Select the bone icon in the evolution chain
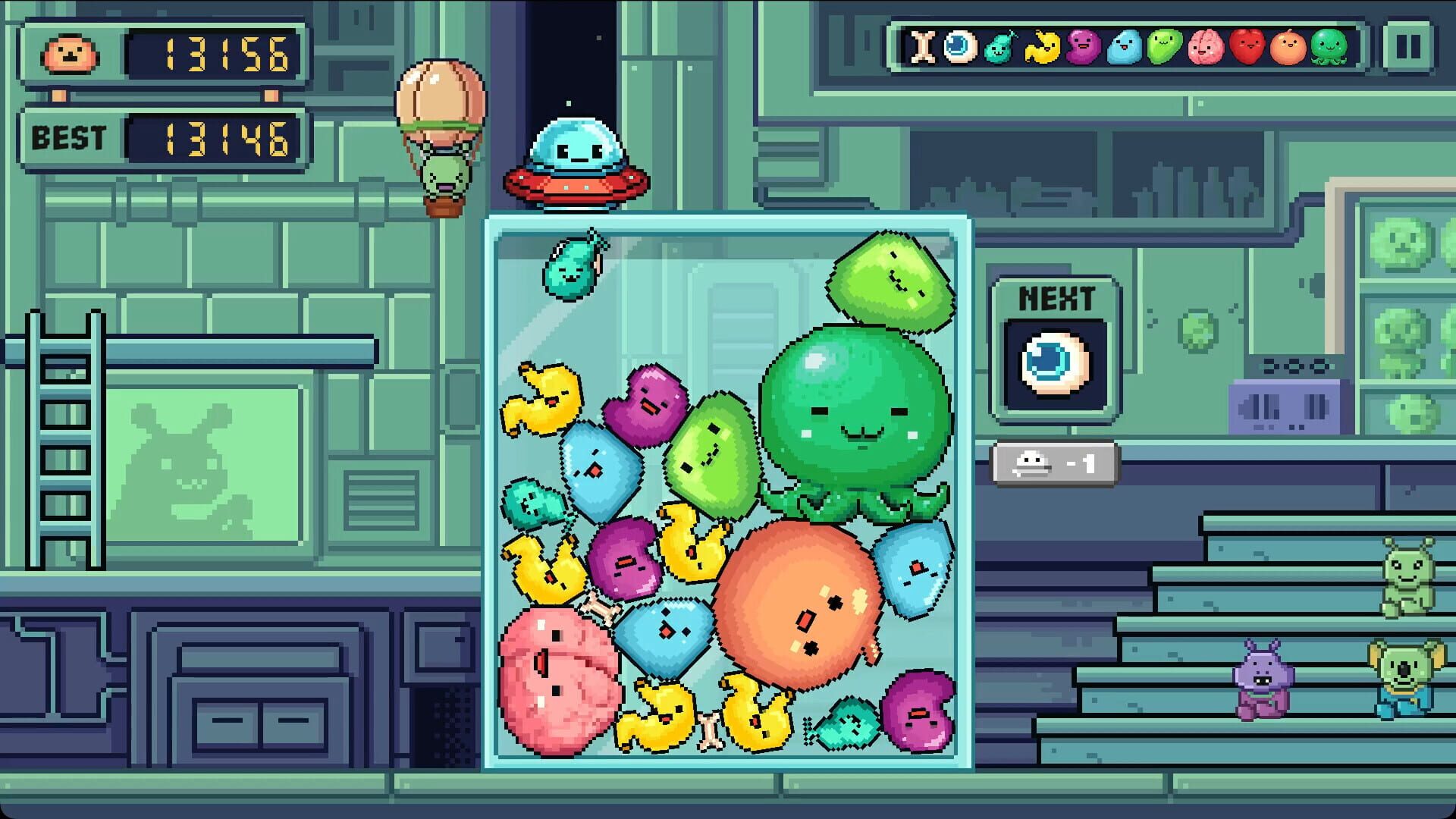The height and width of the screenshot is (819, 1456). (x=924, y=48)
